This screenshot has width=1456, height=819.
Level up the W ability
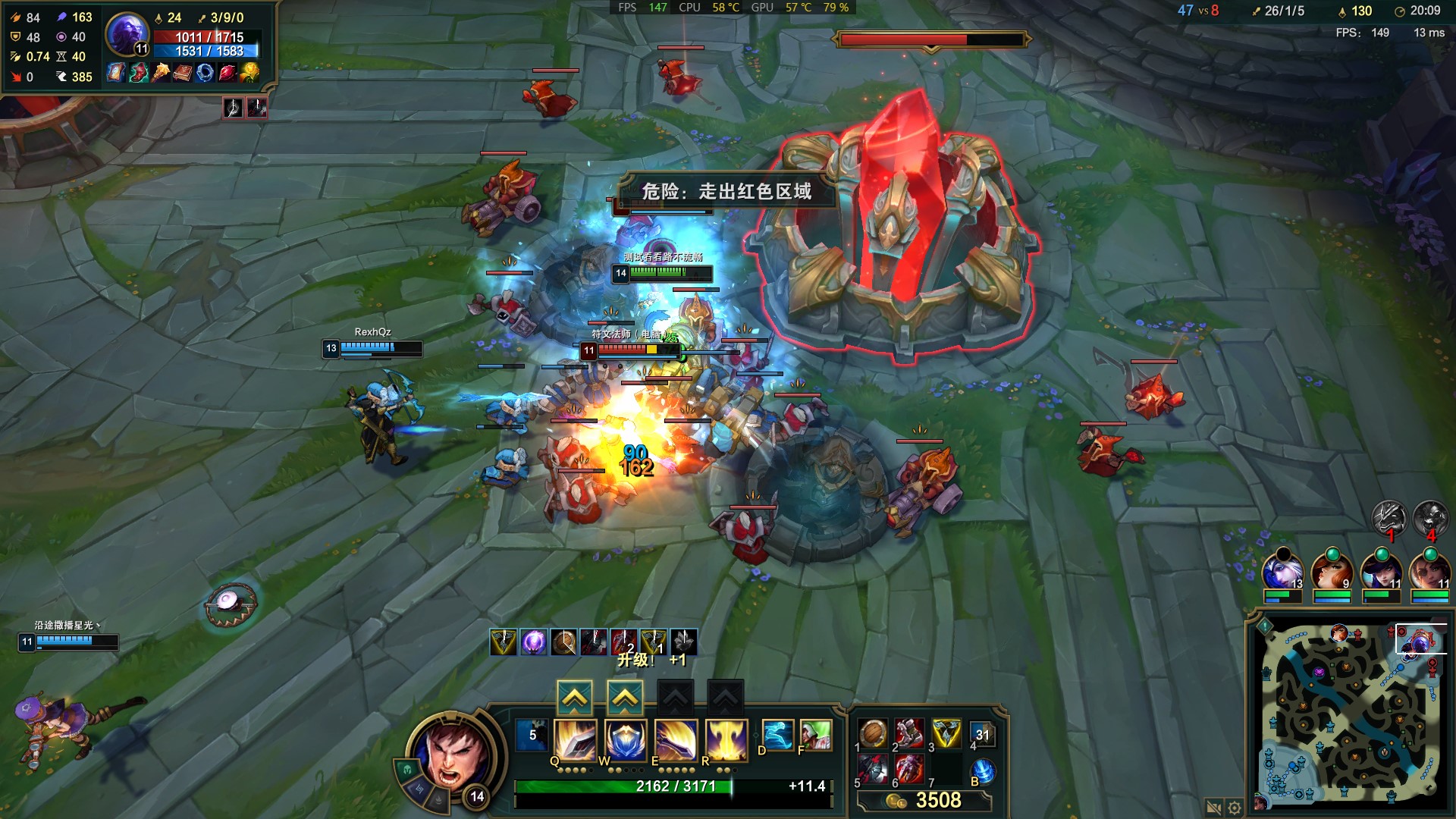tap(625, 698)
